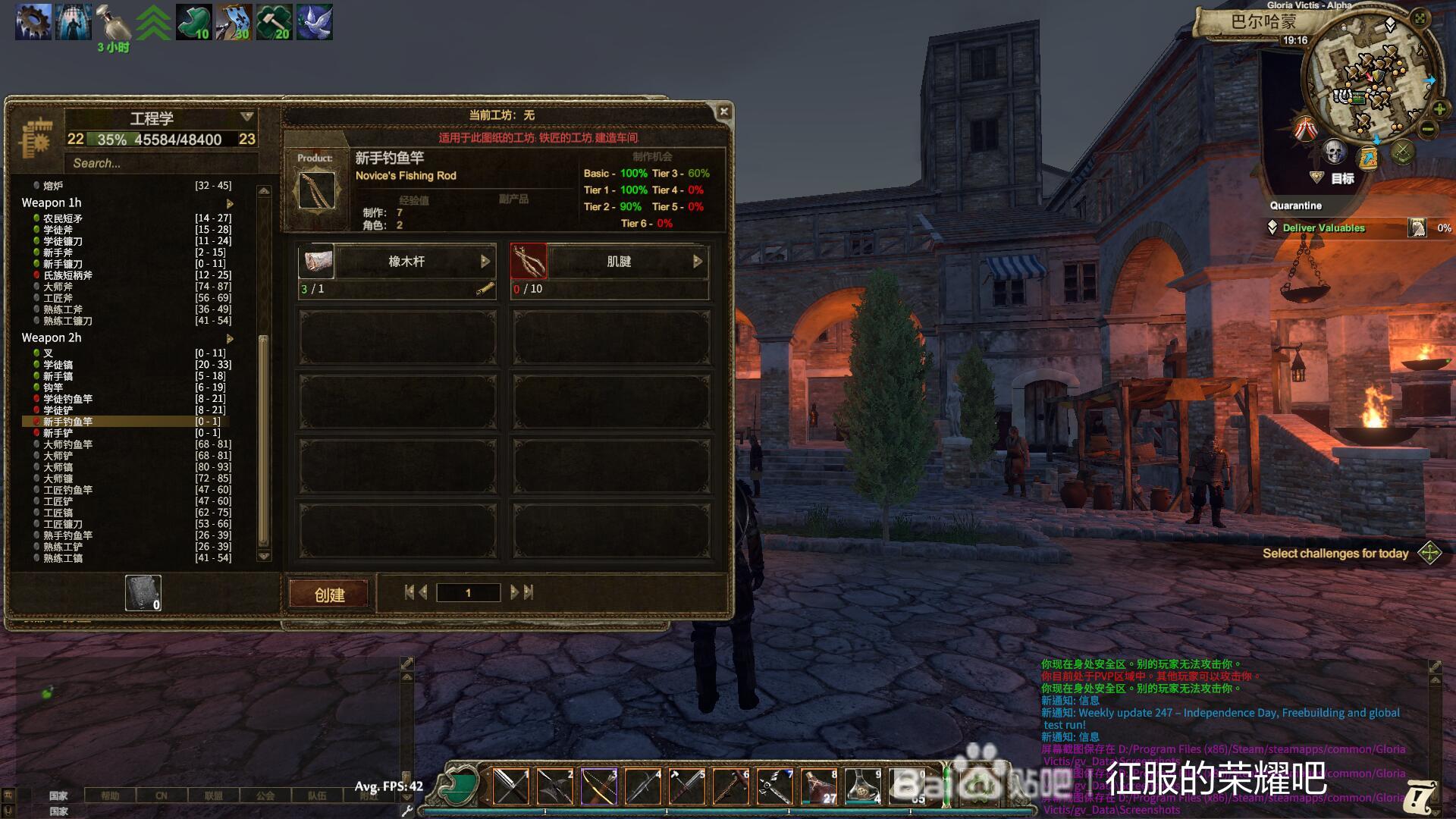Image resolution: width=1456 pixels, height=819 pixels.
Task: Open the Deliver Valuables quest tracker
Action: click(1323, 227)
